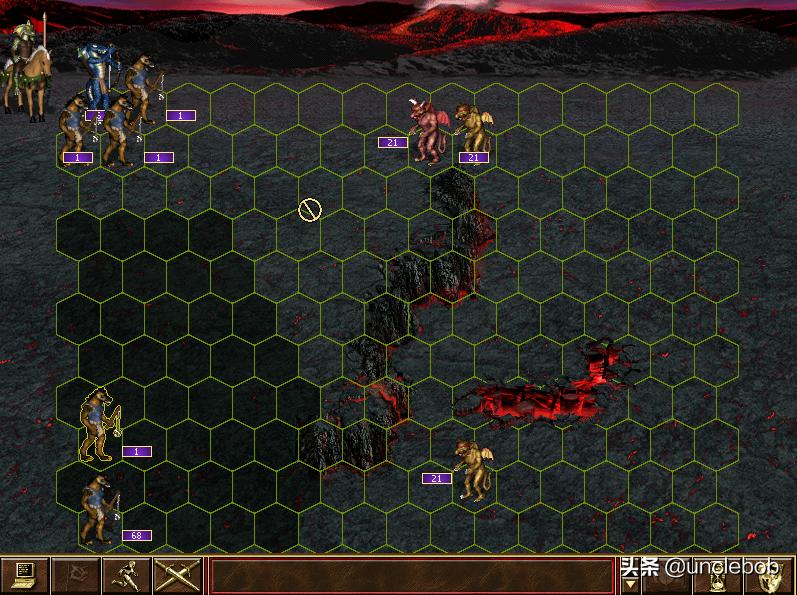Select the gnoll stack of 68
Image resolution: width=797 pixels, height=595 pixels.
point(97,510)
